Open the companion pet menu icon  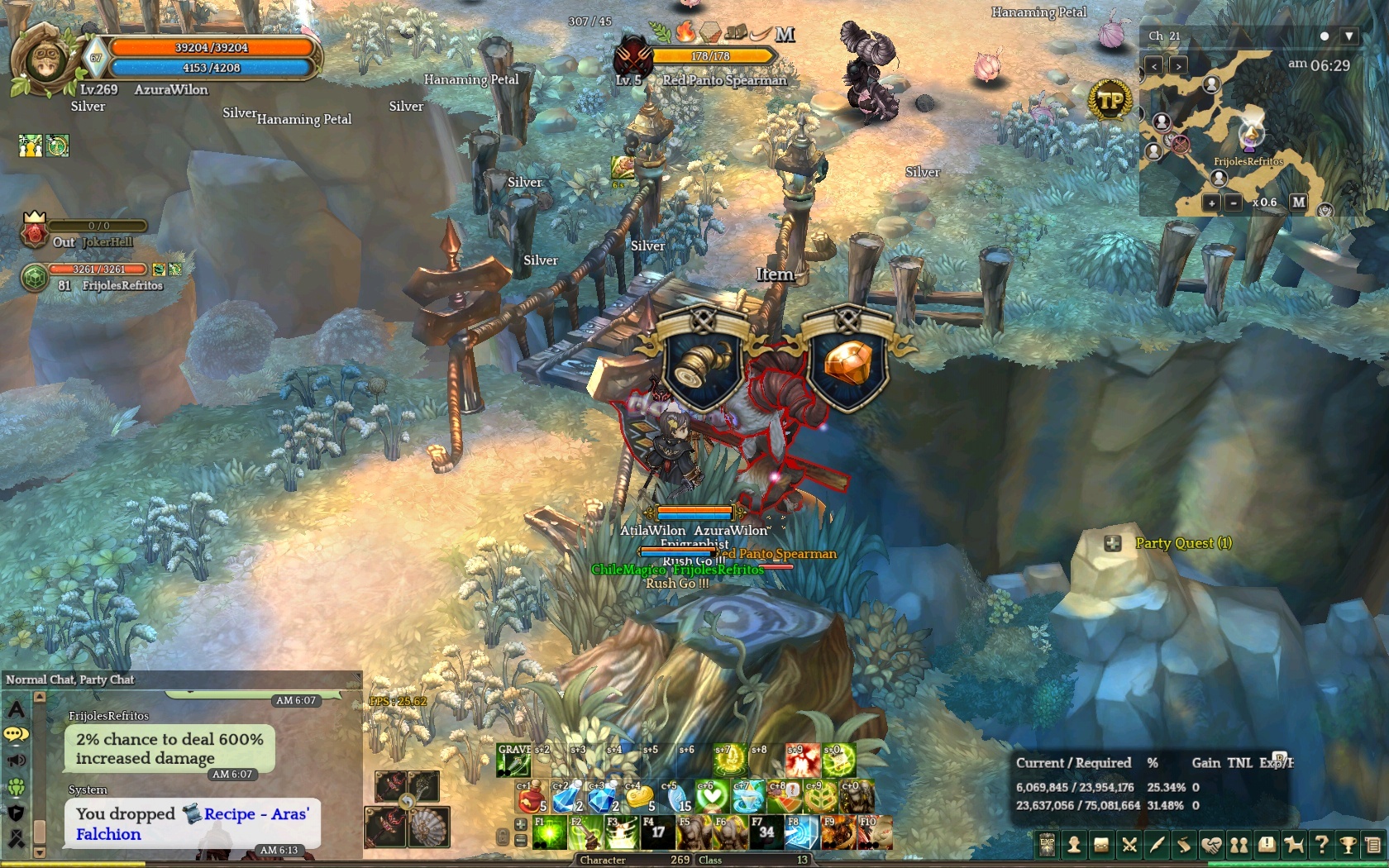(1294, 845)
